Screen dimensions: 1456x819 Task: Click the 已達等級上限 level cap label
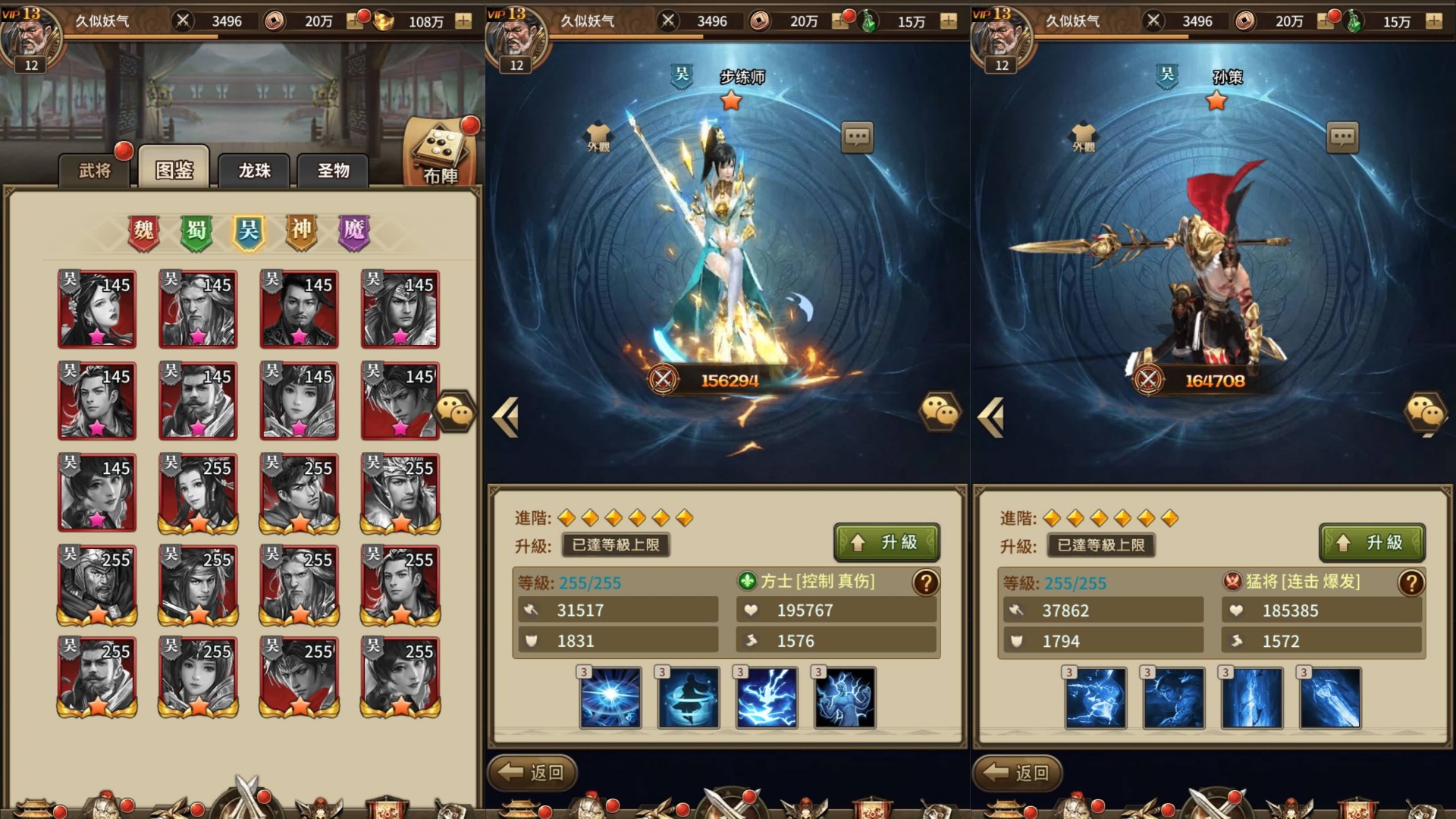pyautogui.click(x=615, y=545)
